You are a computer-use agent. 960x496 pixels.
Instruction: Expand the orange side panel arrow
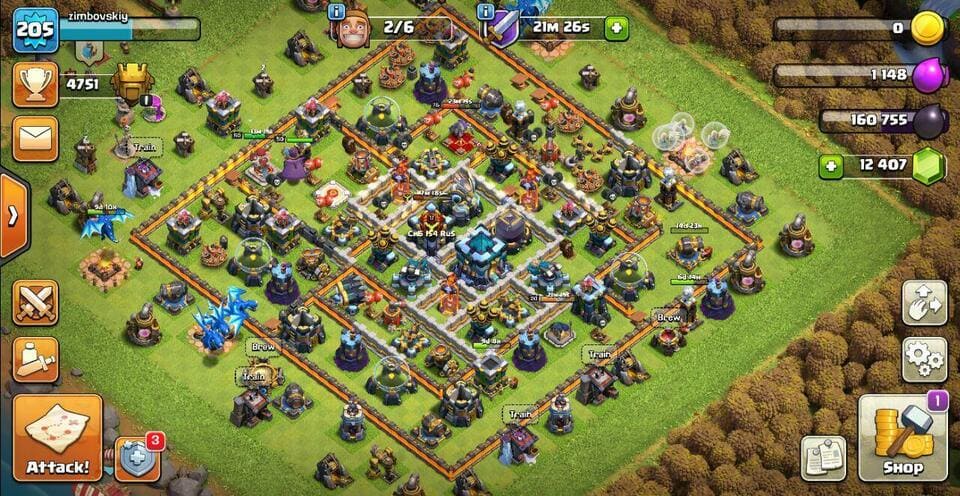pyautogui.click(x=12, y=217)
